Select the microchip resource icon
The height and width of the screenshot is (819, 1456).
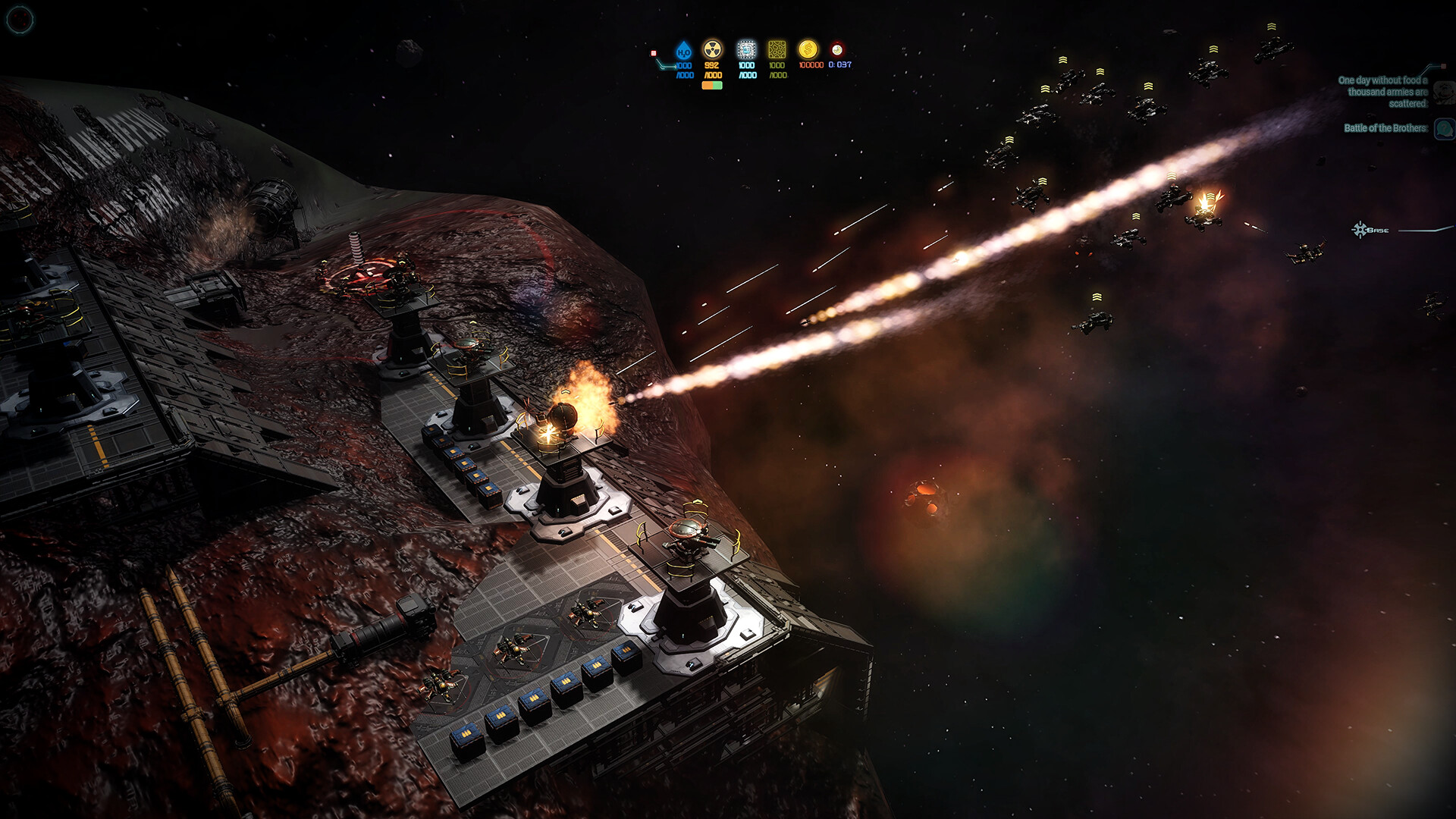[747, 50]
